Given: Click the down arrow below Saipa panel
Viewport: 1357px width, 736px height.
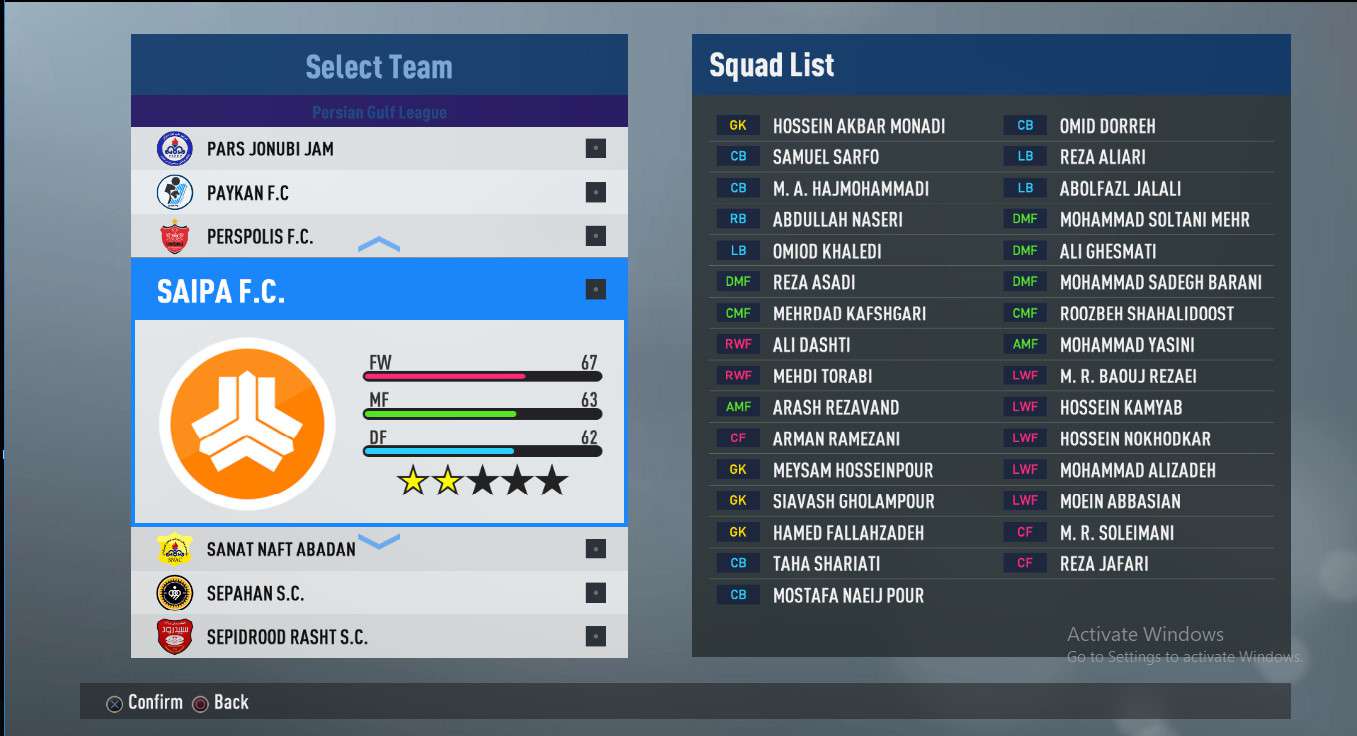Looking at the screenshot, I should pos(379,542).
